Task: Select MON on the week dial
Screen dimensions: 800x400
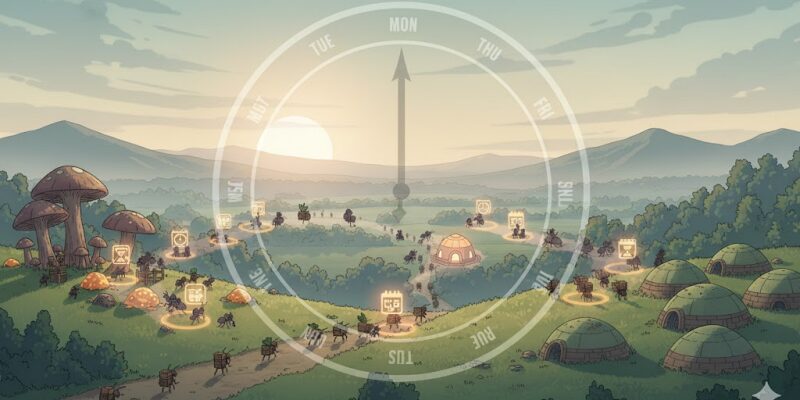Action: click(402, 24)
